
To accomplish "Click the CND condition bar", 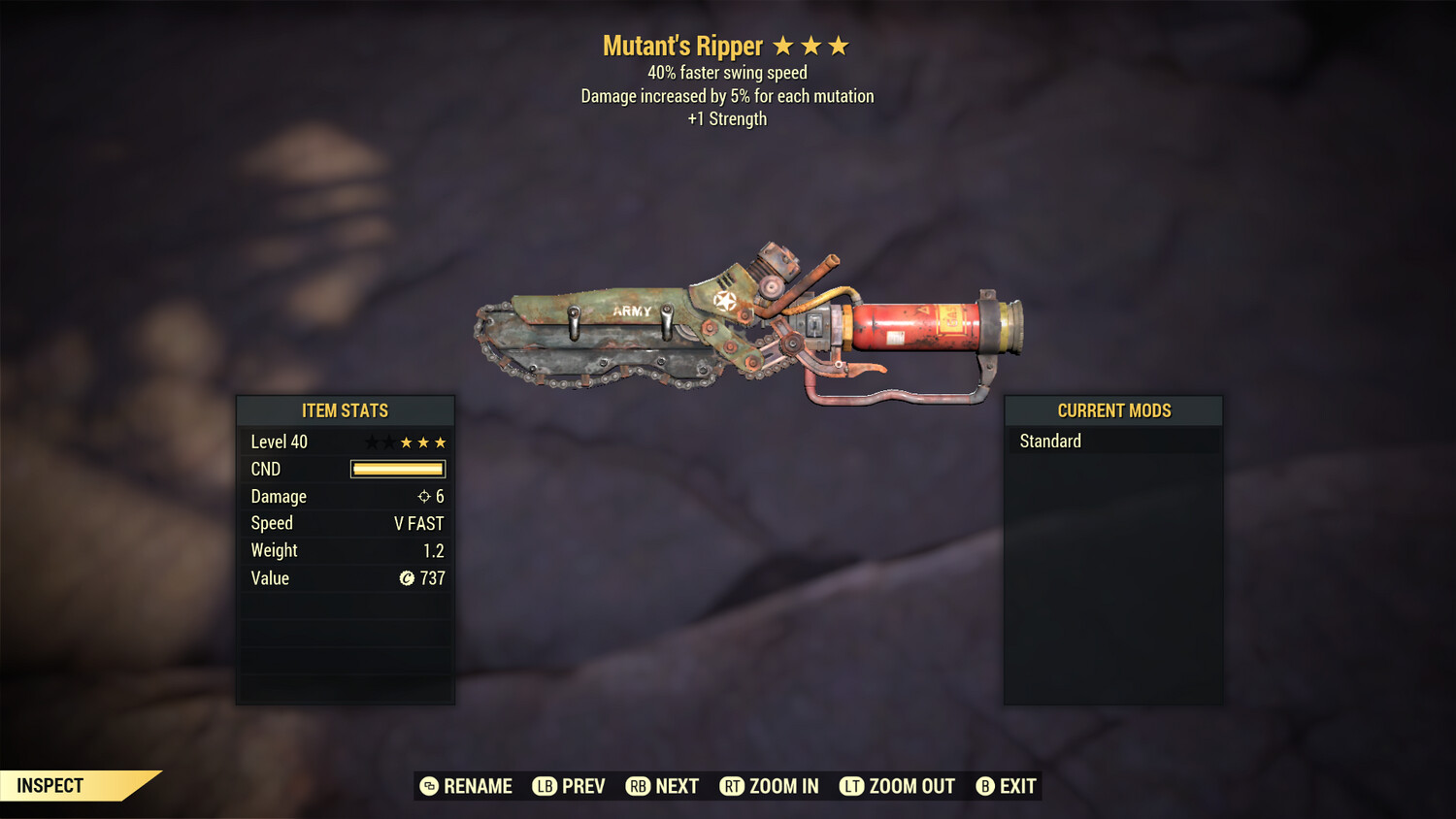I will tap(397, 469).
